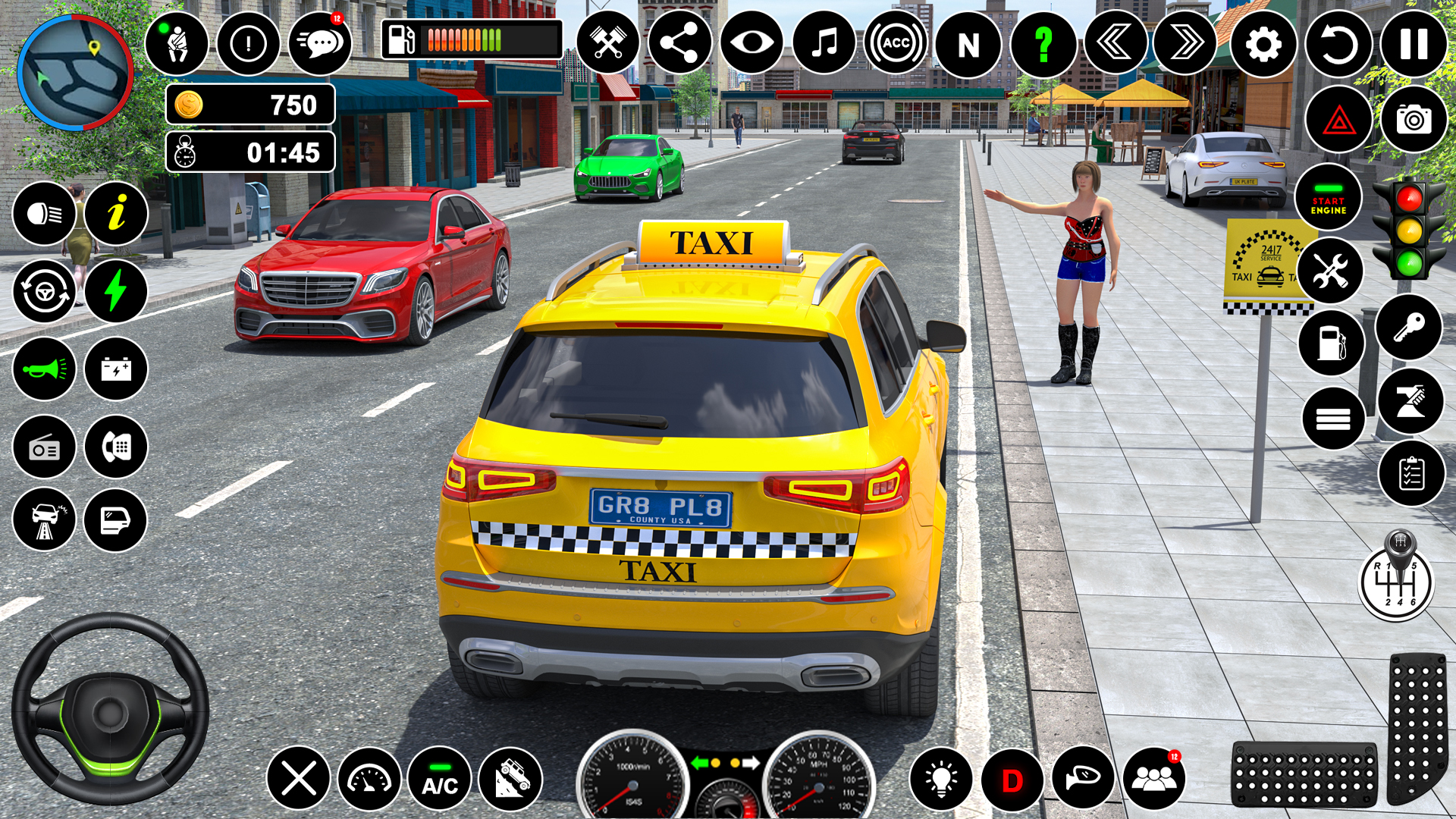Open the music note menu
Image resolution: width=1456 pixels, height=819 pixels.
tap(824, 44)
